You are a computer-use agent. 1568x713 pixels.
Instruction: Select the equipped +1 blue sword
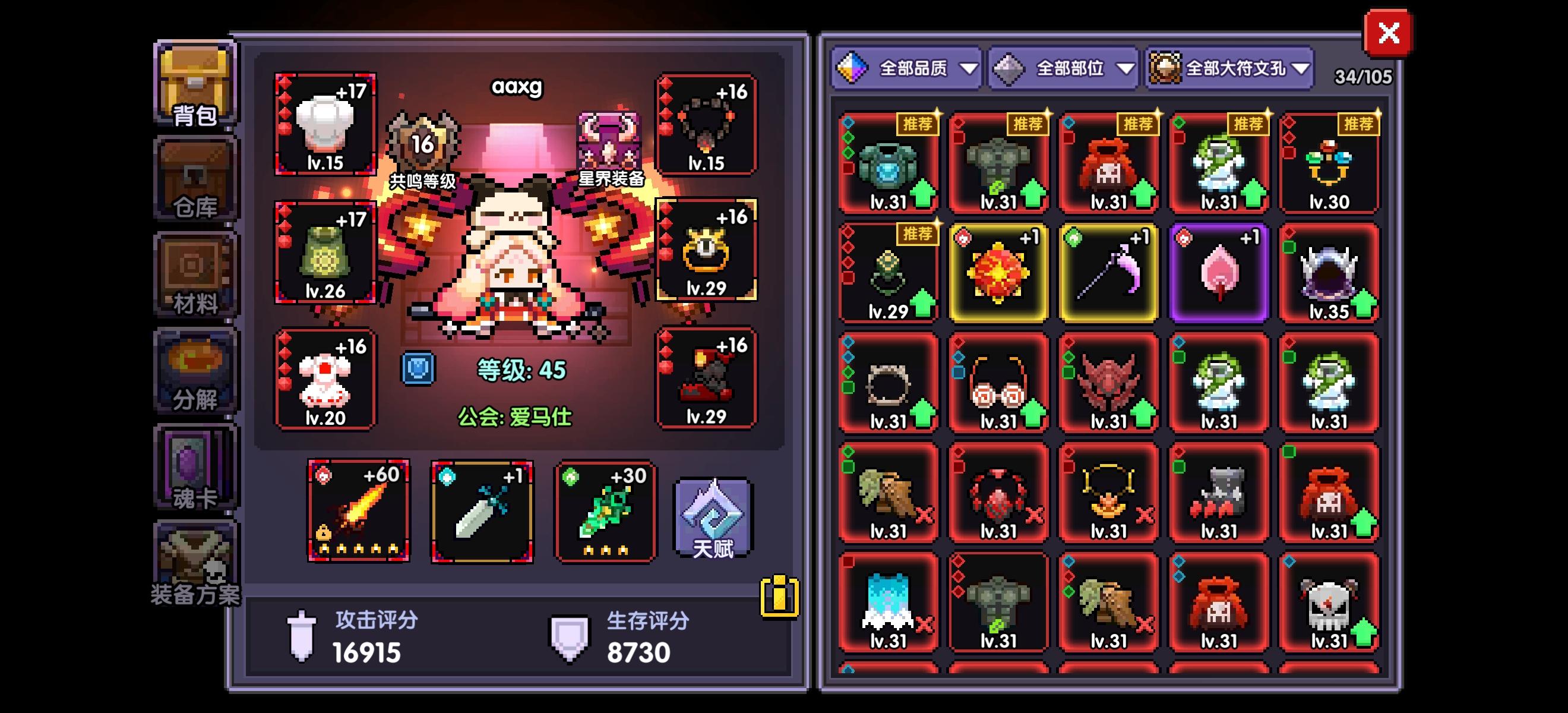click(x=482, y=512)
